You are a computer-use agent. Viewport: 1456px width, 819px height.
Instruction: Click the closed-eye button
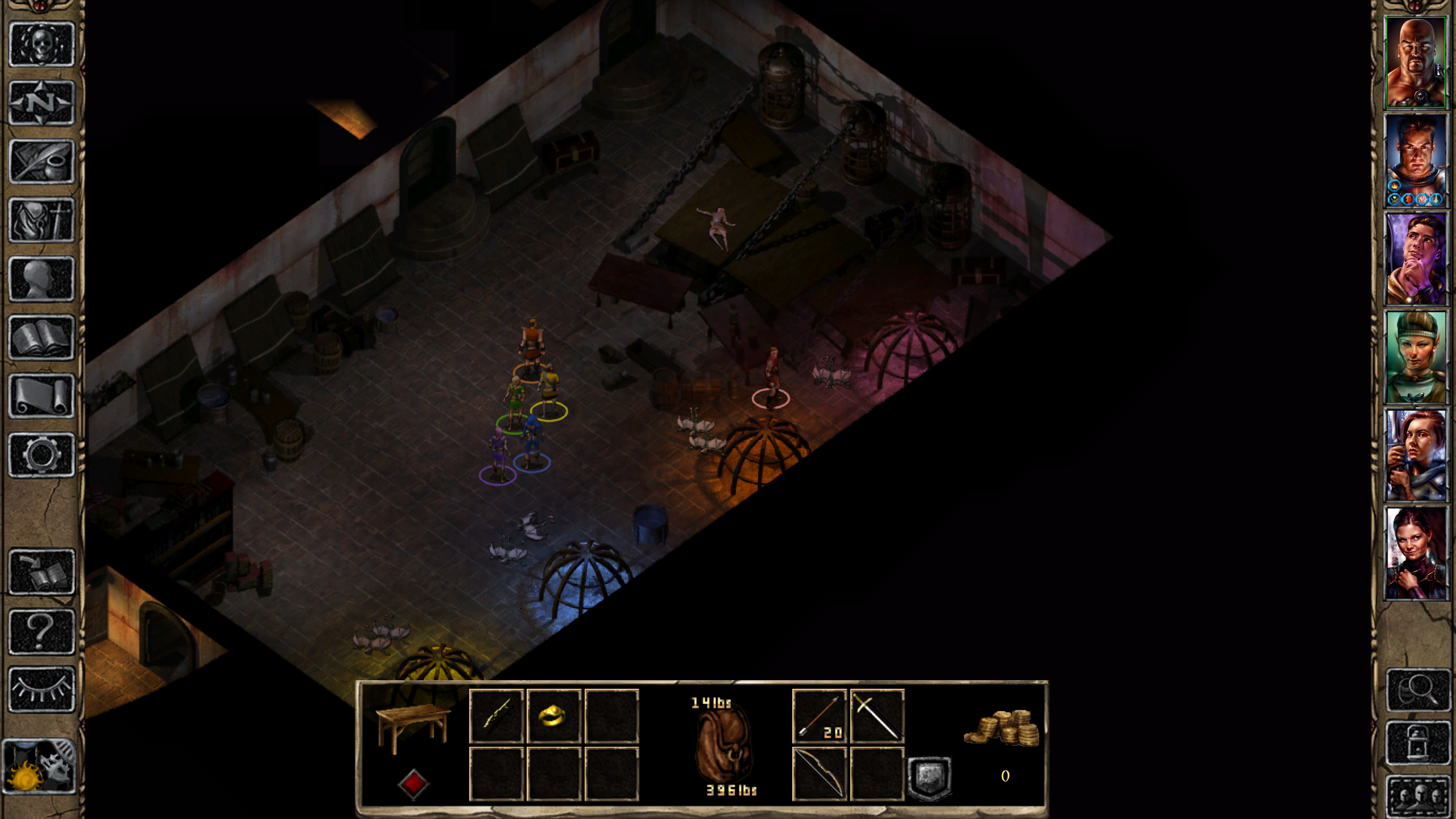pos(42,689)
